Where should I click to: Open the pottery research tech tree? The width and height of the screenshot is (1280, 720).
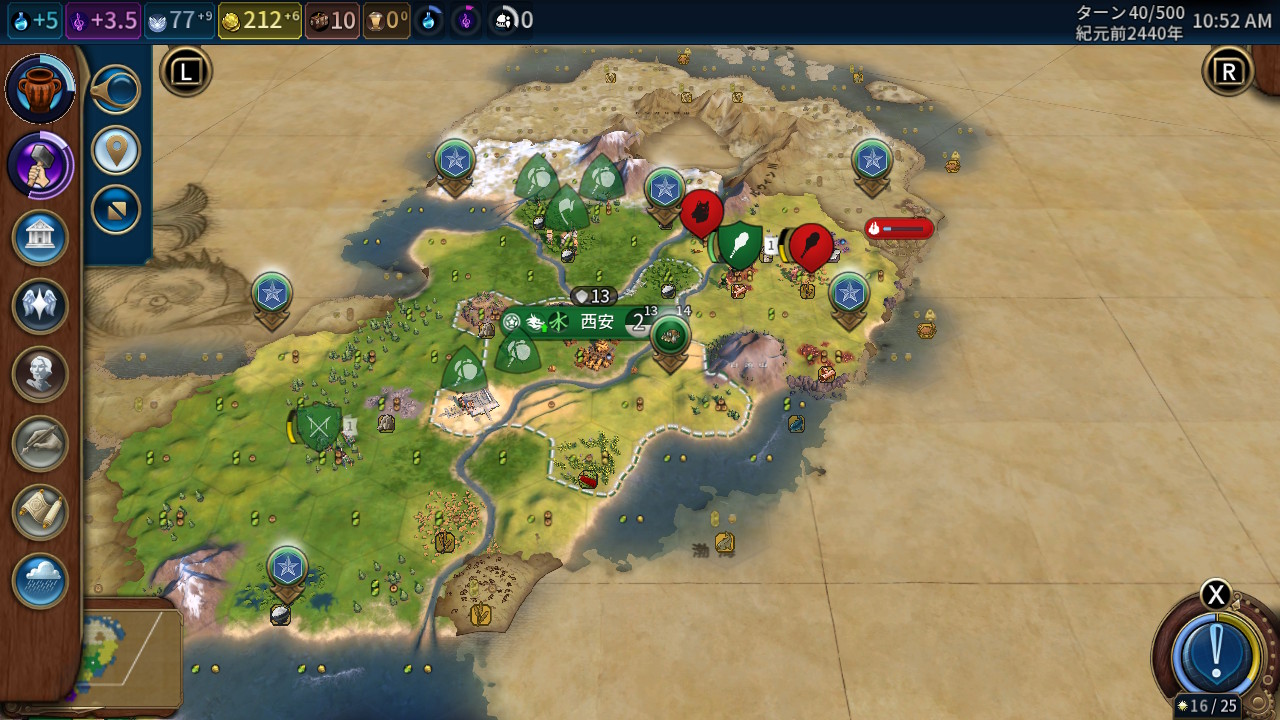click(x=40, y=89)
